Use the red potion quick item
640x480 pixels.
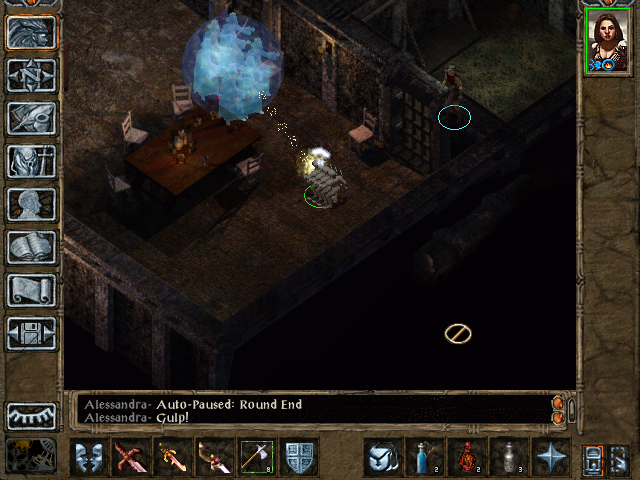tap(466, 457)
